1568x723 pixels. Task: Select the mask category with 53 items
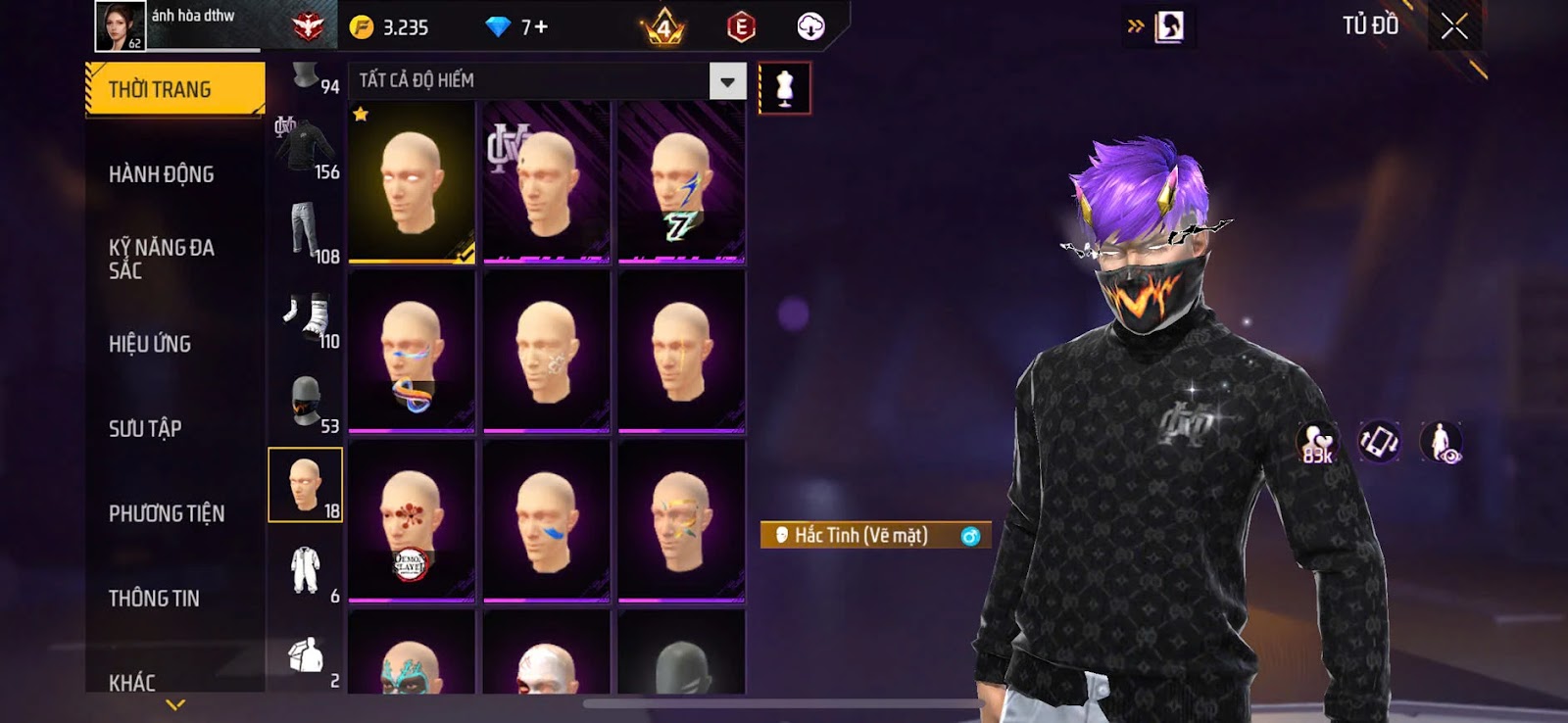pos(306,404)
